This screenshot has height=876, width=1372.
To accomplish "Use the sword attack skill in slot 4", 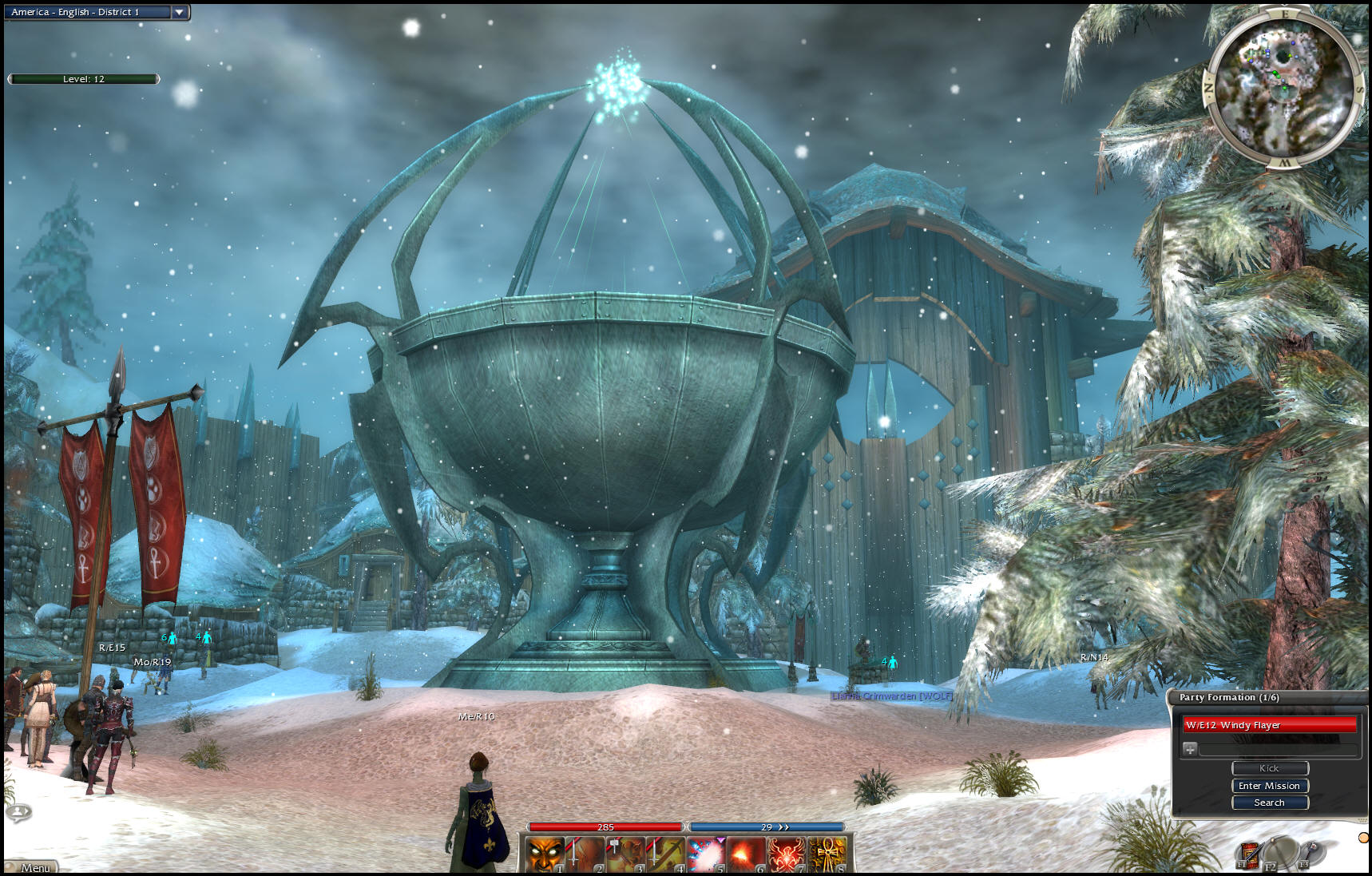I will tap(666, 854).
